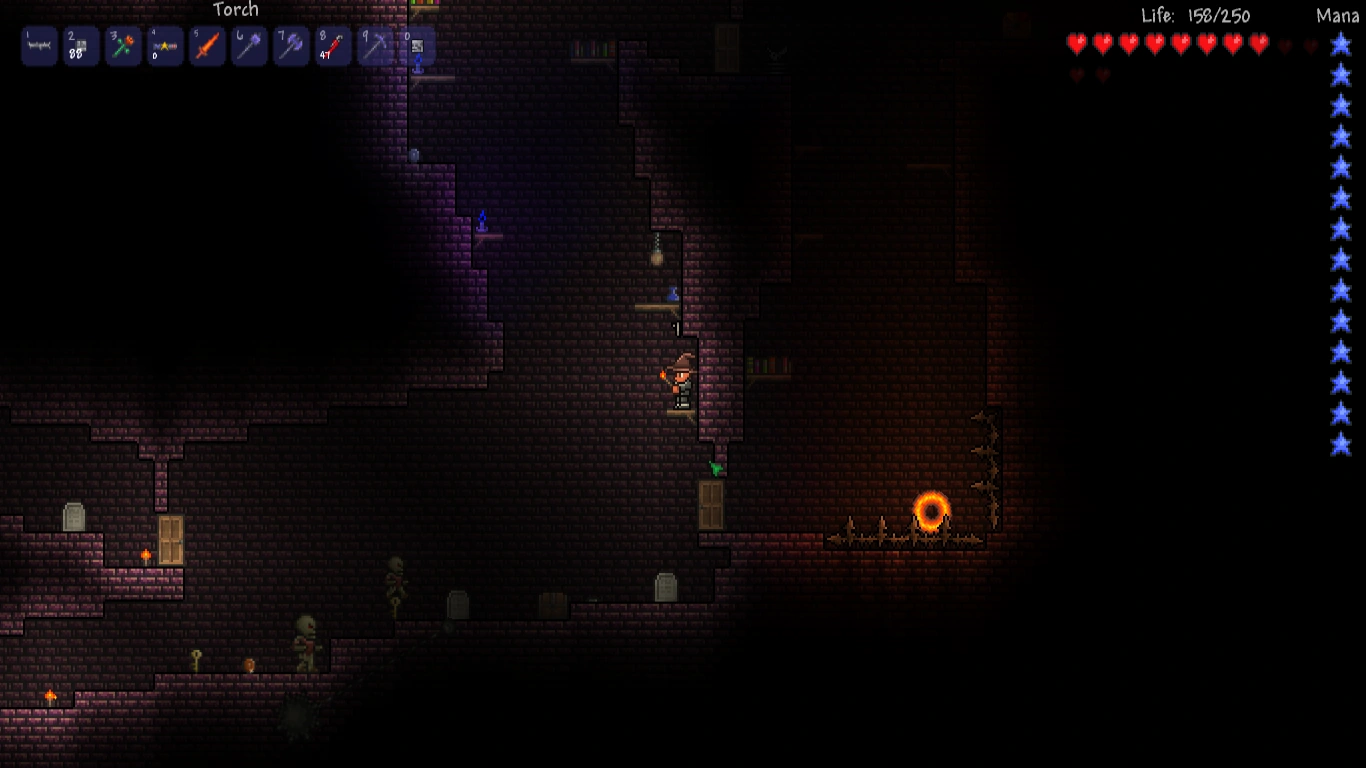The width and height of the screenshot is (1366, 768).
Task: Select the block stack of 88
Action: [81, 46]
